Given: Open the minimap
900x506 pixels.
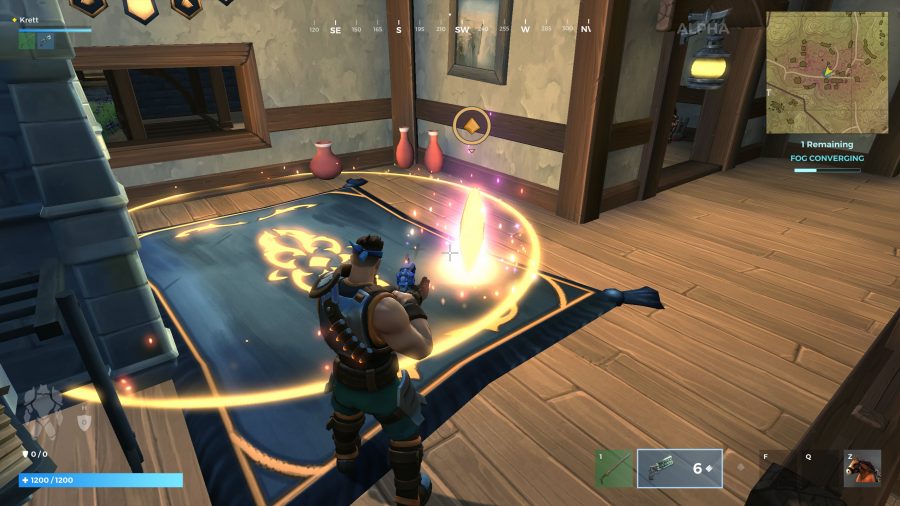Looking at the screenshot, I should point(827,72).
